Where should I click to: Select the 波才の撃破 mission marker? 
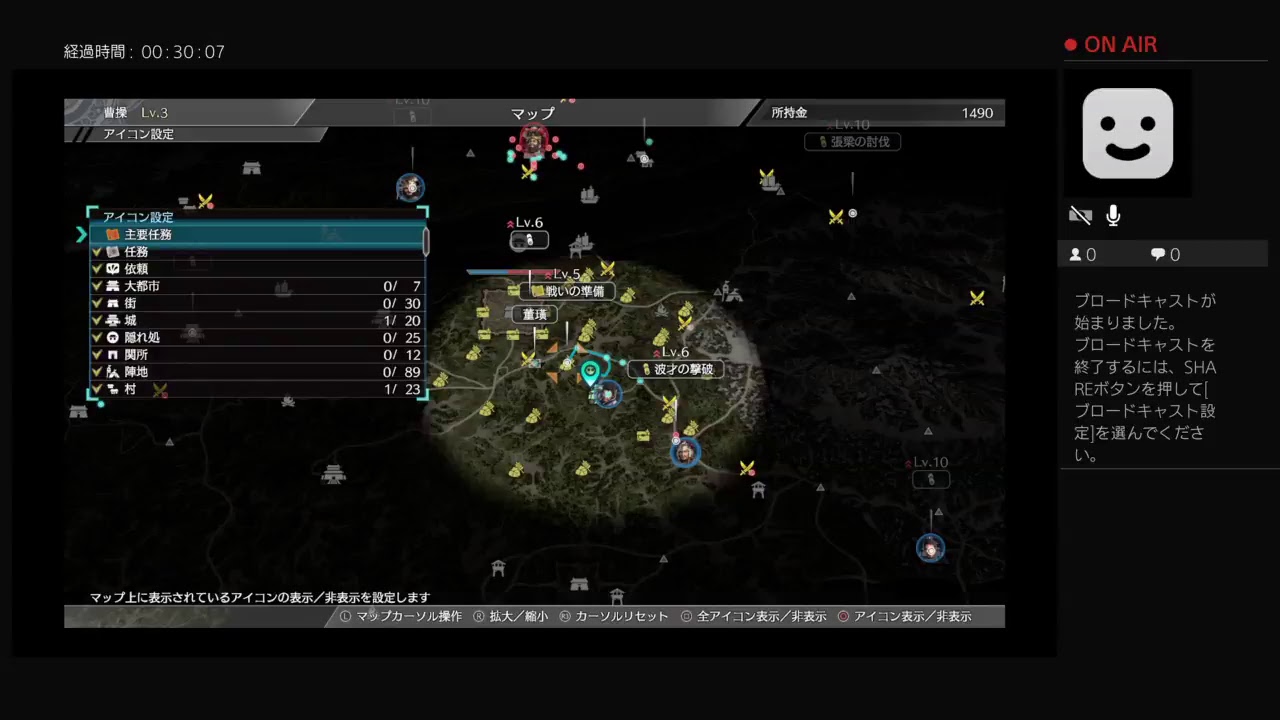(676, 369)
